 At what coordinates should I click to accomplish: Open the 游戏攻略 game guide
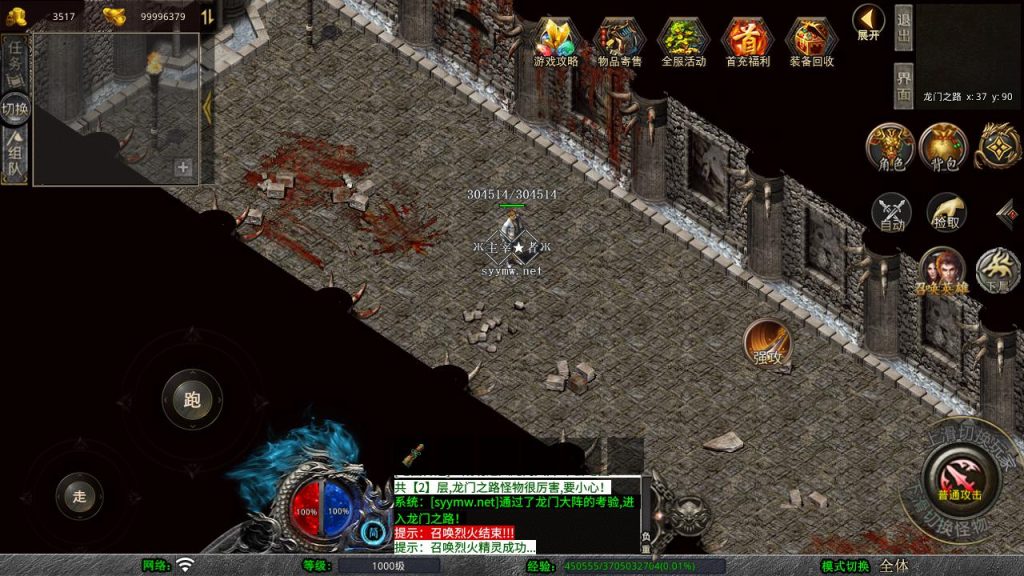click(557, 40)
